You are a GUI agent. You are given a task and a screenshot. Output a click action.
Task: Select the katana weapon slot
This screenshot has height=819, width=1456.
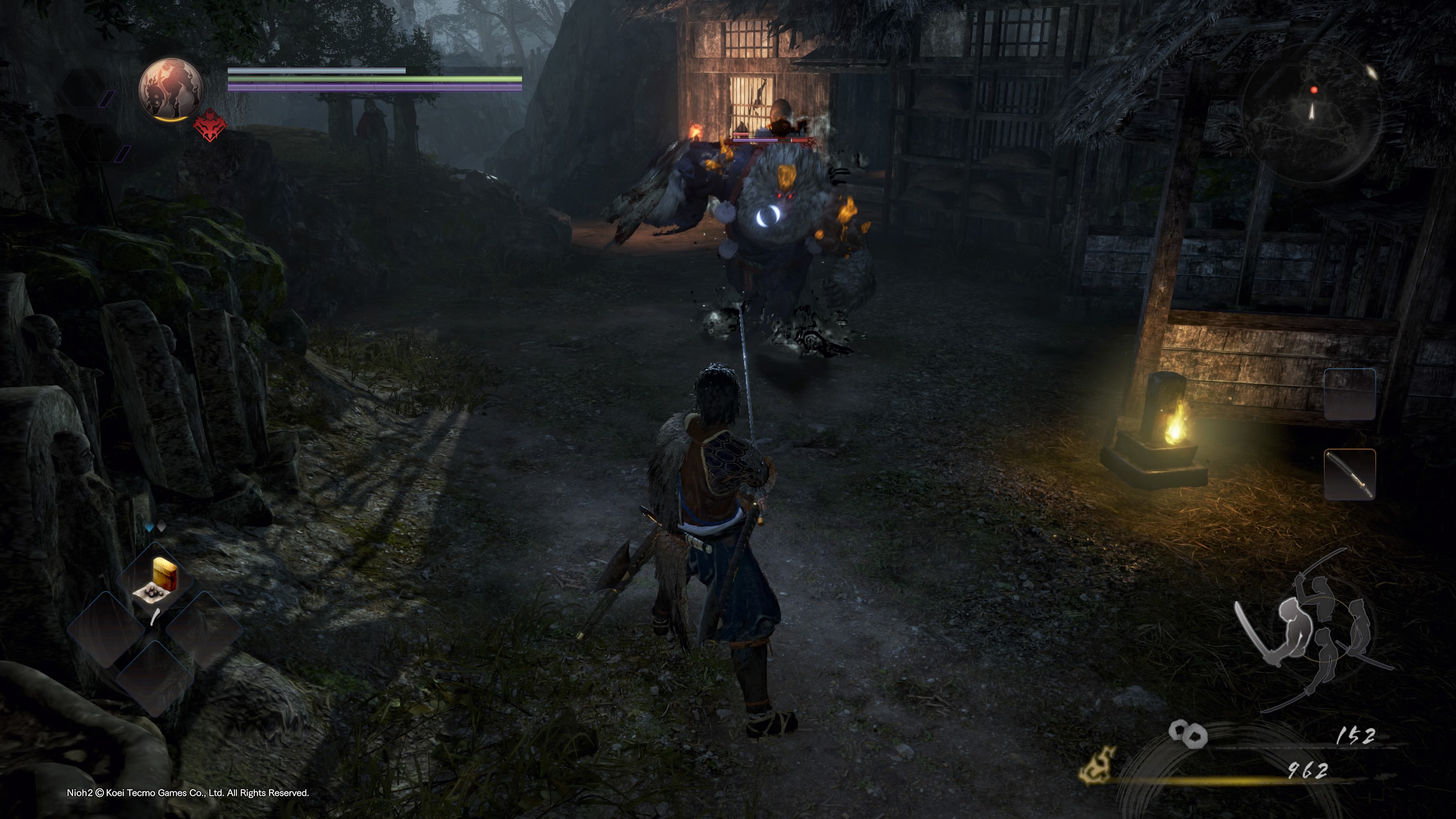pos(1349,475)
